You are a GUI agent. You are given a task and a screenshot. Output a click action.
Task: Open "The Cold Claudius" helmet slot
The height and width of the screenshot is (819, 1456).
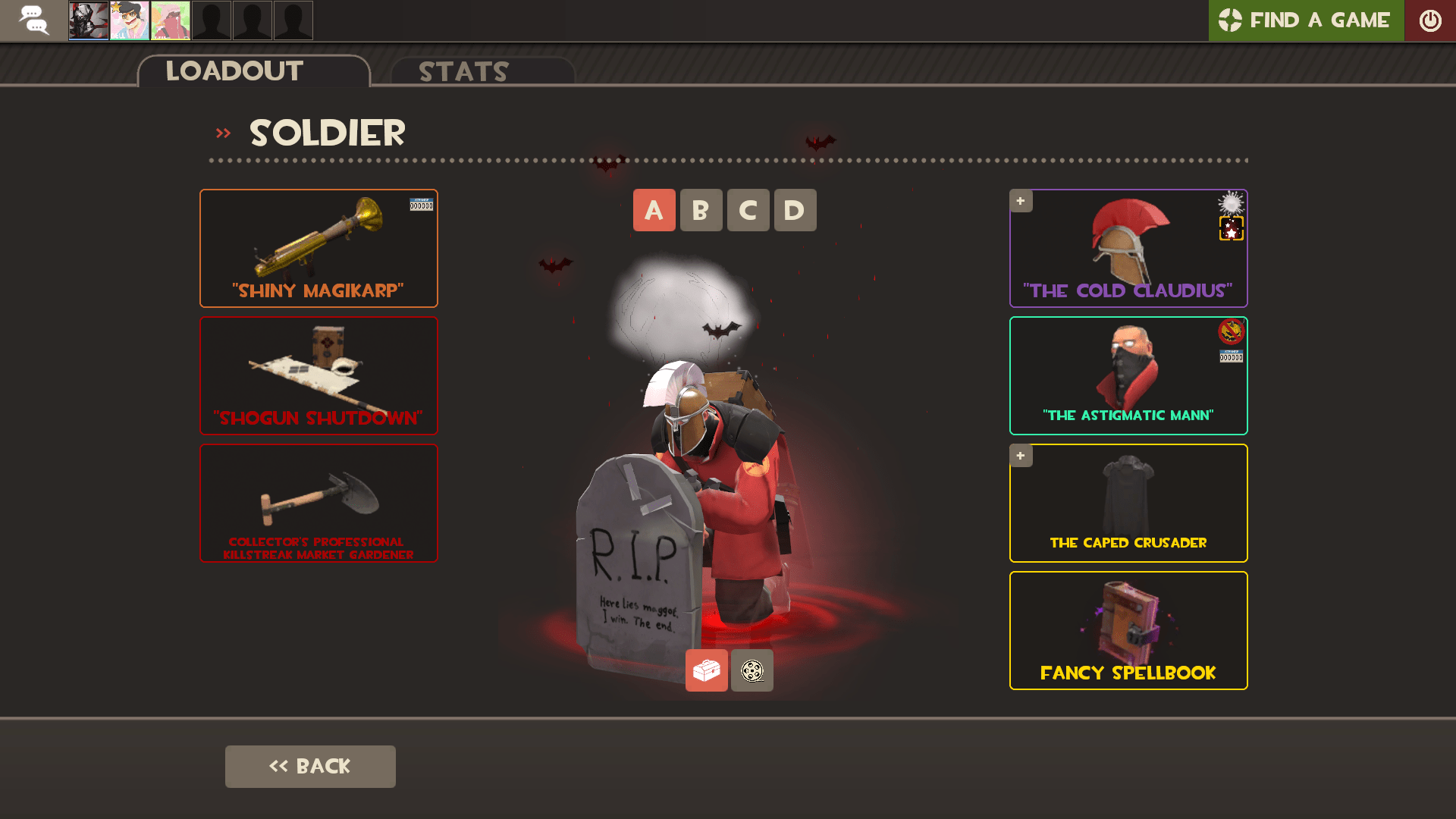coord(1128,248)
